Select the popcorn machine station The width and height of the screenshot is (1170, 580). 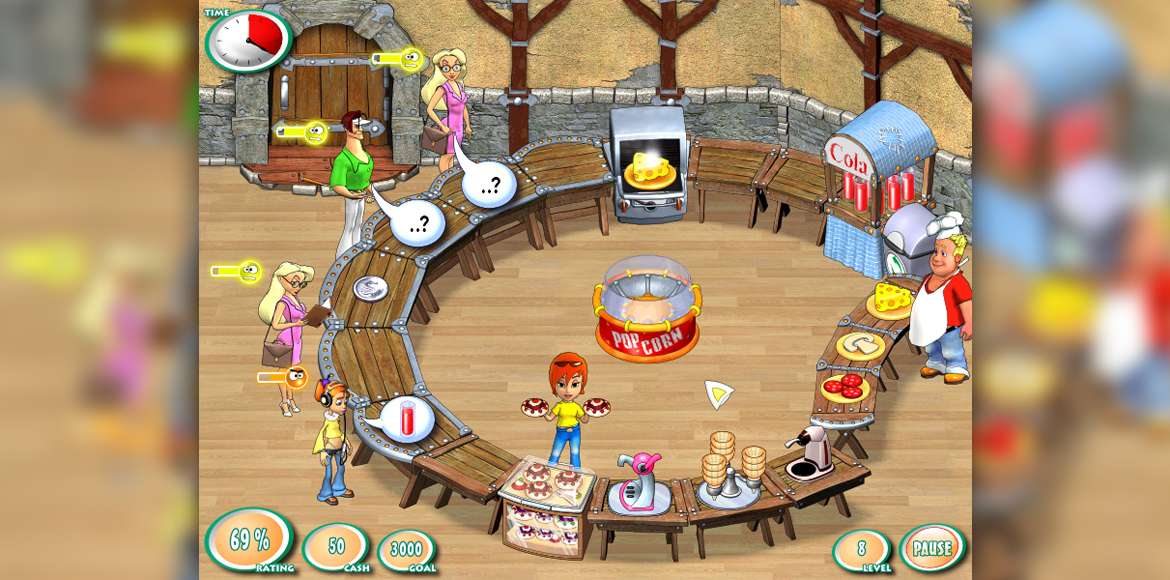tap(647, 308)
